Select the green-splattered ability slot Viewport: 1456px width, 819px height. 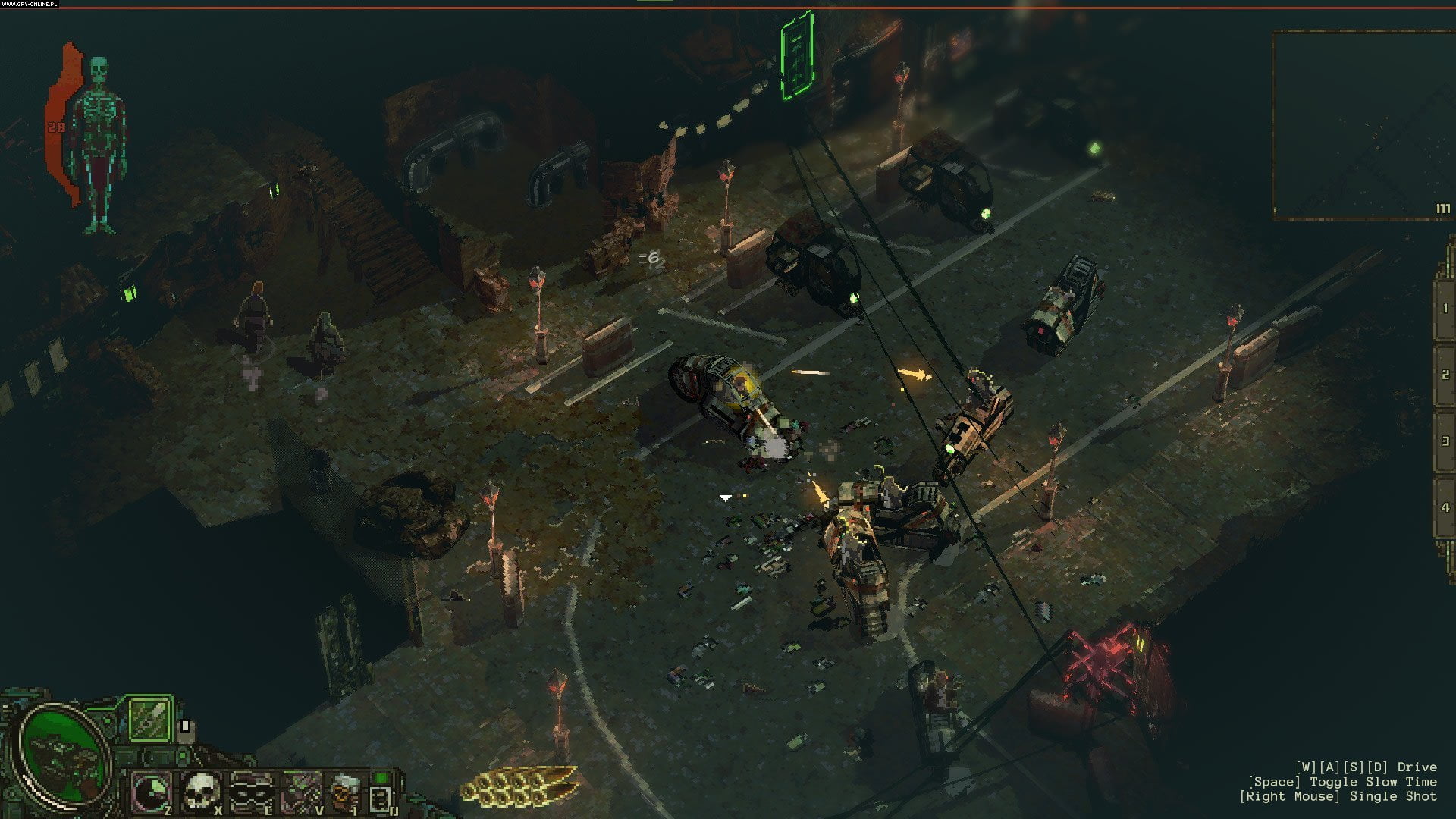click(300, 792)
